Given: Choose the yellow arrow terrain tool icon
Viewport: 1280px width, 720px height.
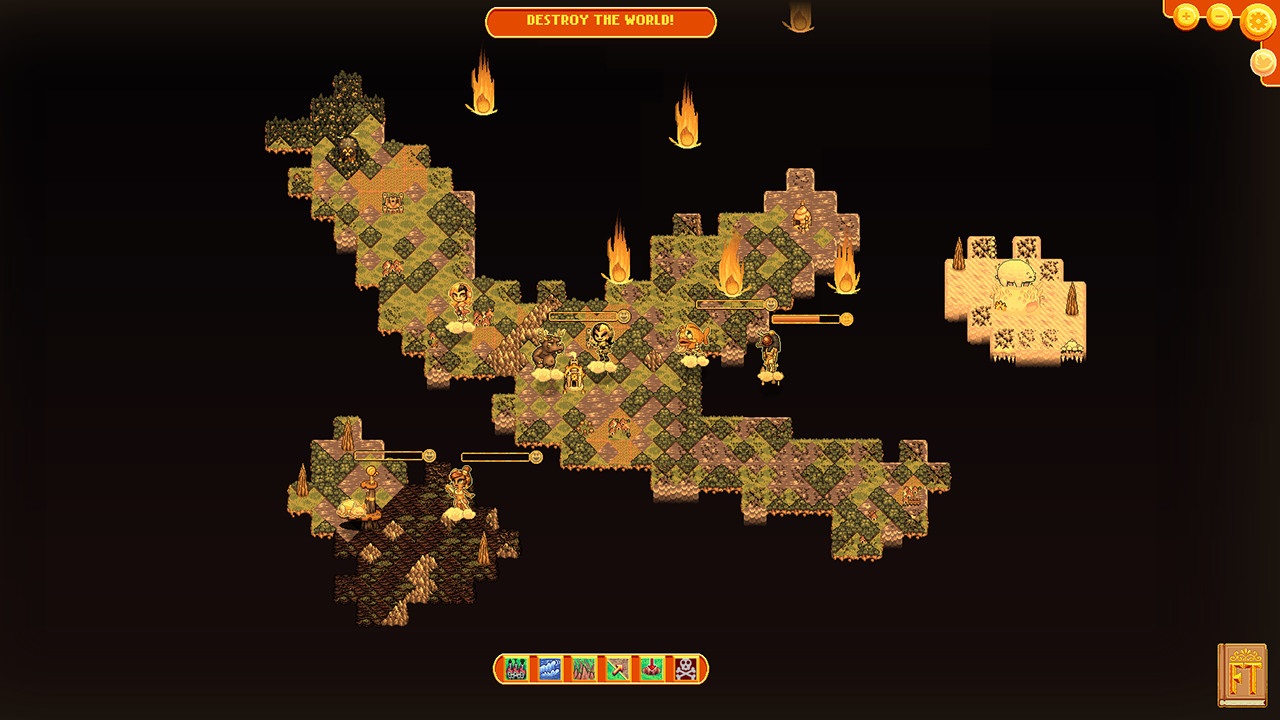Looking at the screenshot, I should (x=615, y=668).
